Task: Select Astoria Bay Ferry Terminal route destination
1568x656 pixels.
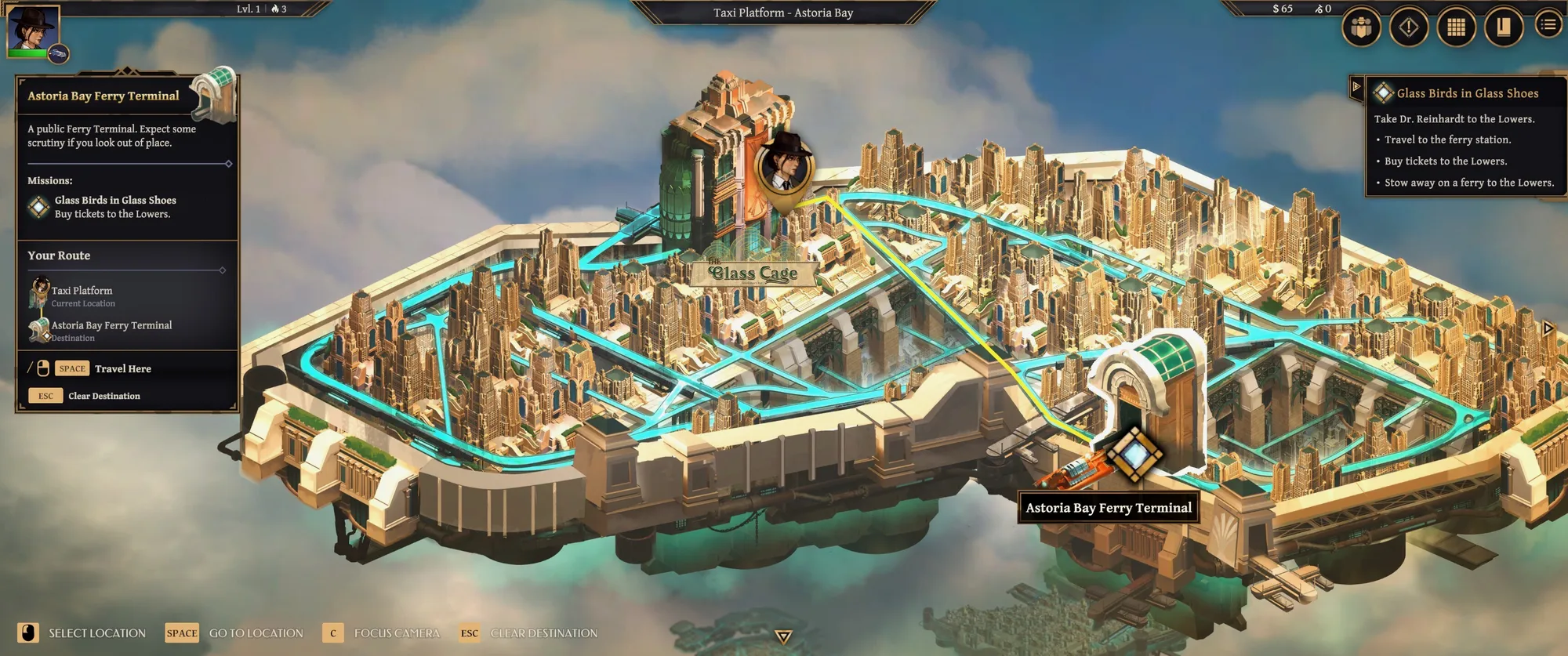Action: [111, 325]
